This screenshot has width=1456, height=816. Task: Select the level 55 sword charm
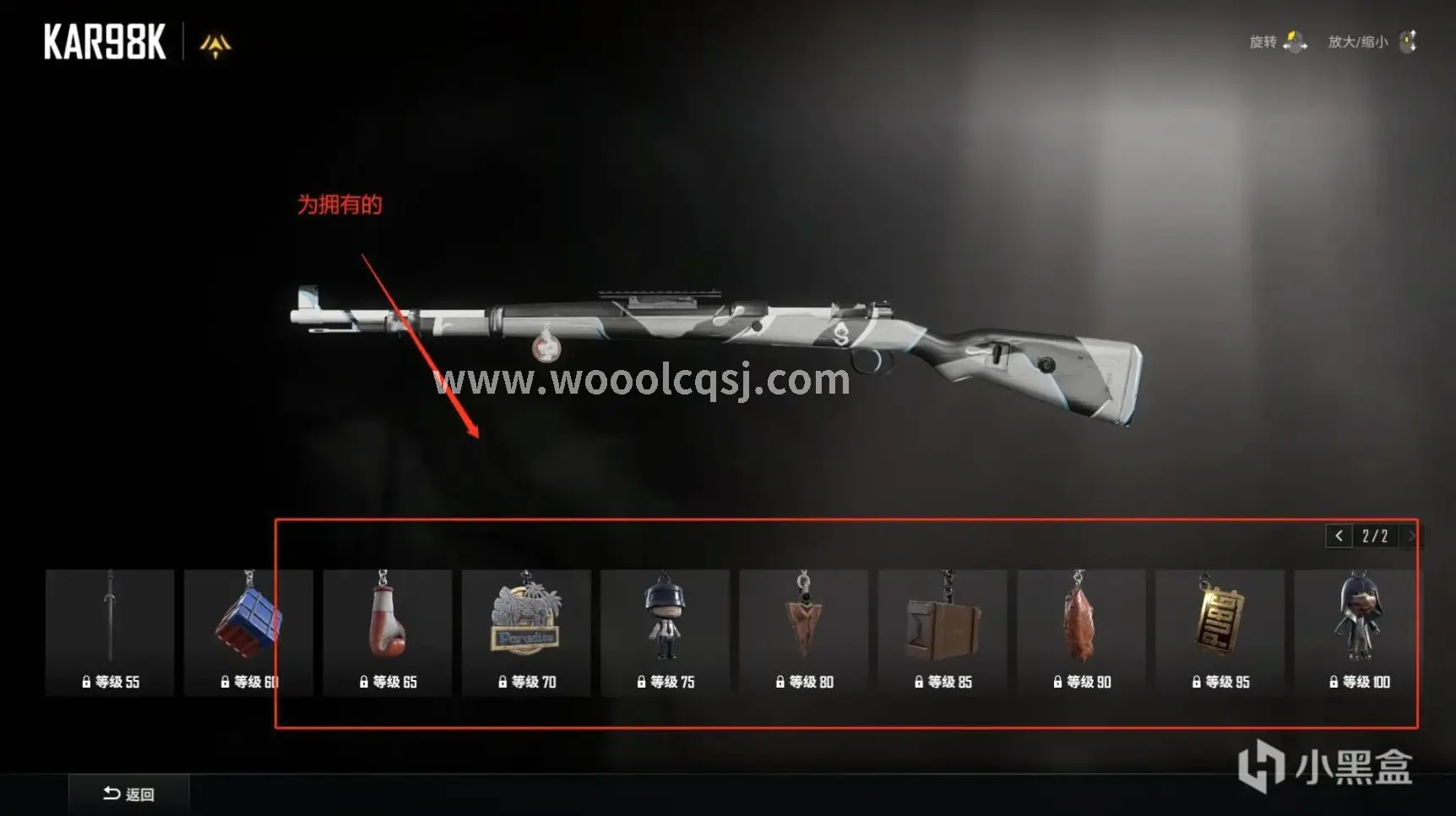[x=110, y=632]
